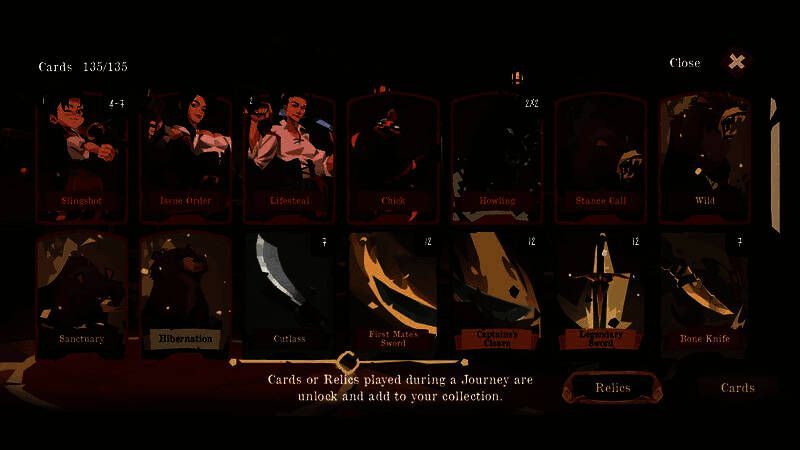
Task: Select the Bone Knife card
Action: [705, 292]
